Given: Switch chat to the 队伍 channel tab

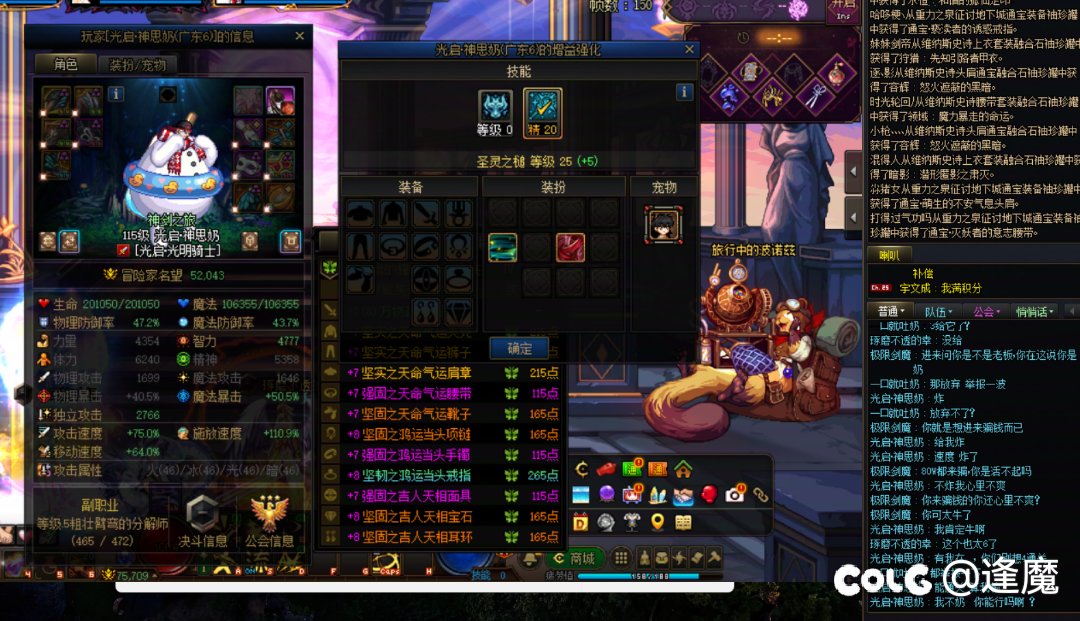Looking at the screenshot, I should pyautogui.click(x=935, y=312).
